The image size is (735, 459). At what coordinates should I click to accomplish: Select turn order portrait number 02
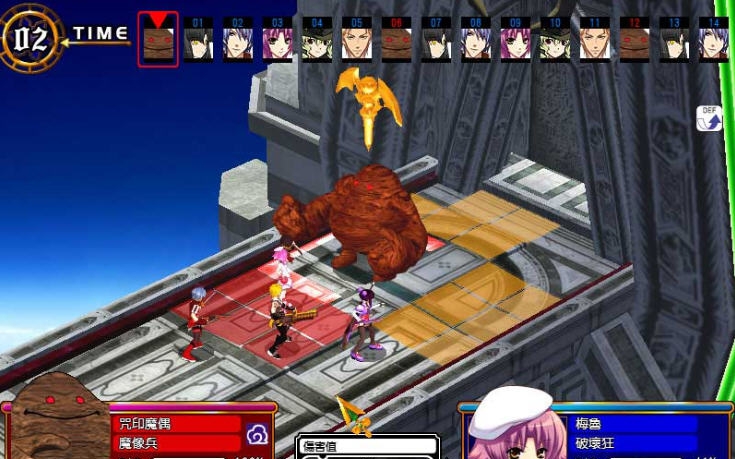(237, 41)
